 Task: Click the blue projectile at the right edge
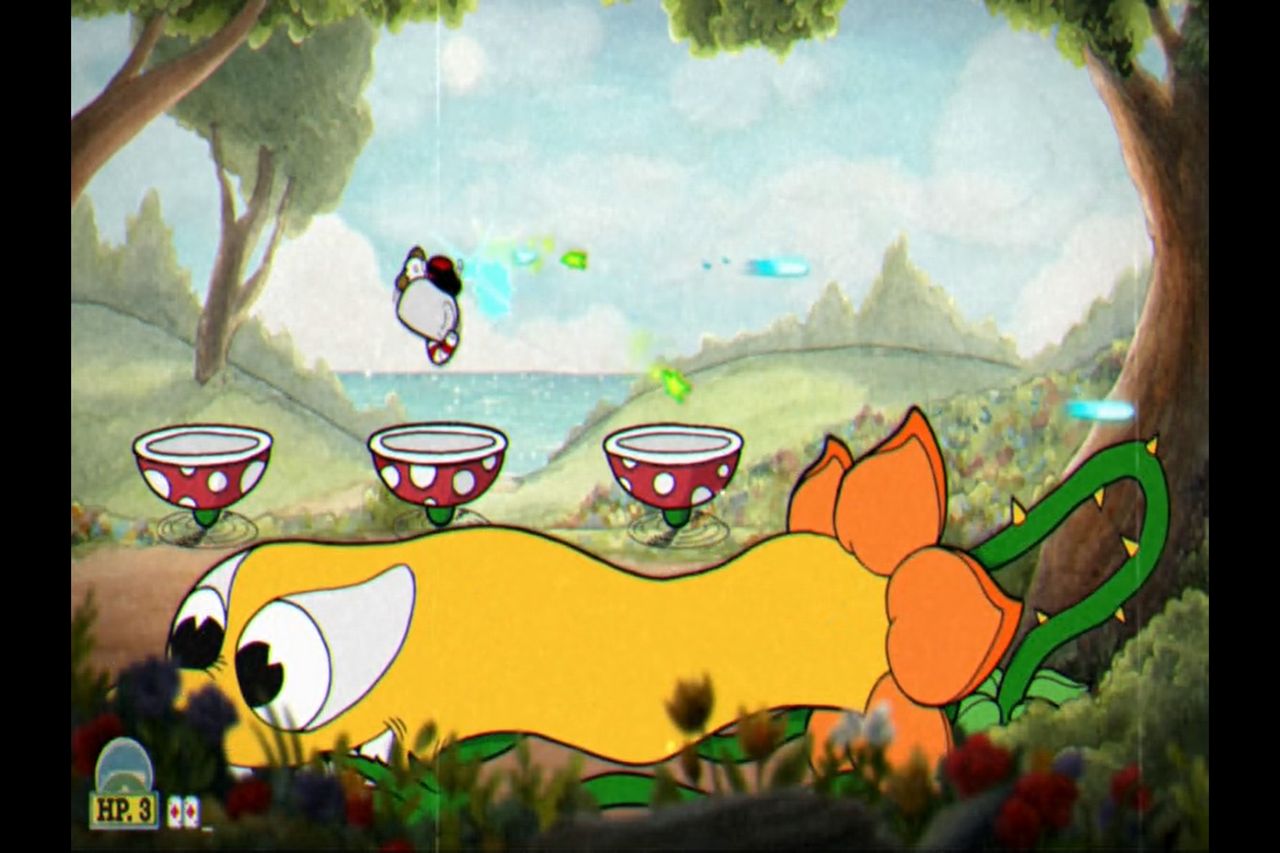tap(1100, 411)
